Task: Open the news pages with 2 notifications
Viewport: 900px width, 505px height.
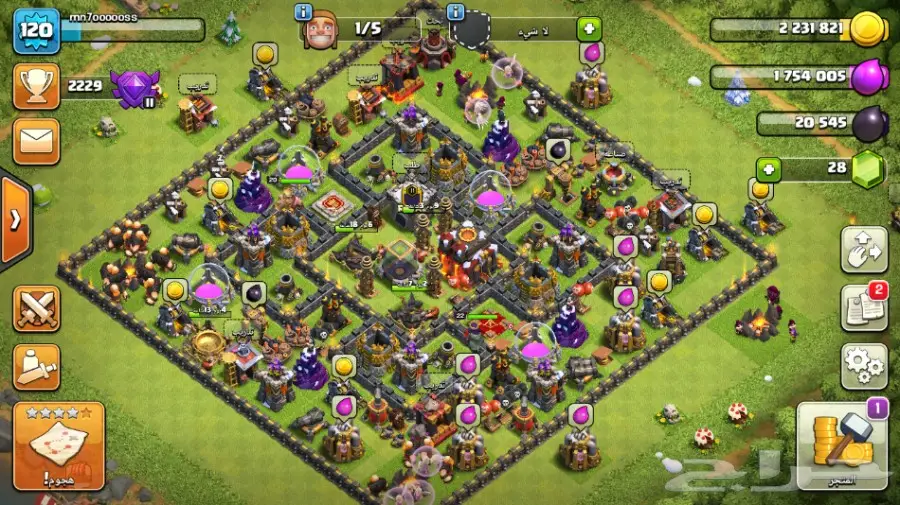Action: [863, 308]
